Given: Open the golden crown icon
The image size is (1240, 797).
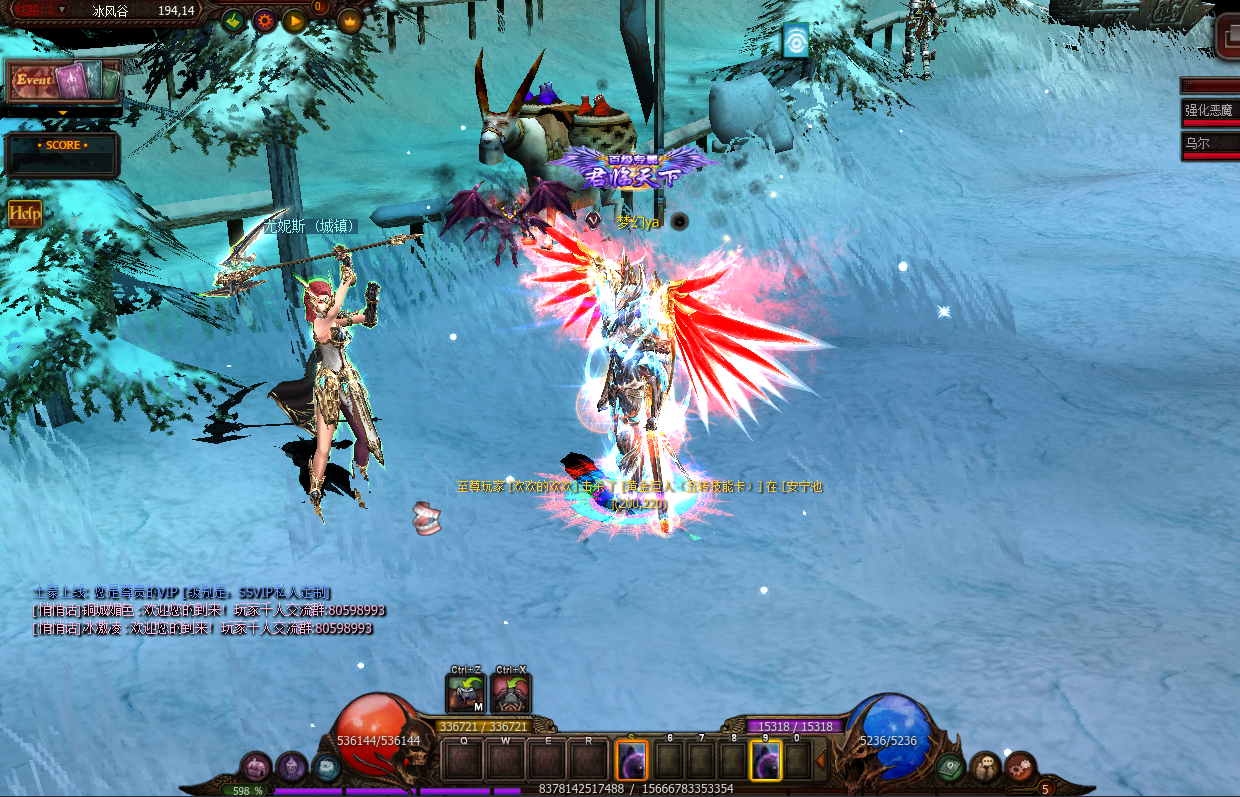Looking at the screenshot, I should coord(350,20).
